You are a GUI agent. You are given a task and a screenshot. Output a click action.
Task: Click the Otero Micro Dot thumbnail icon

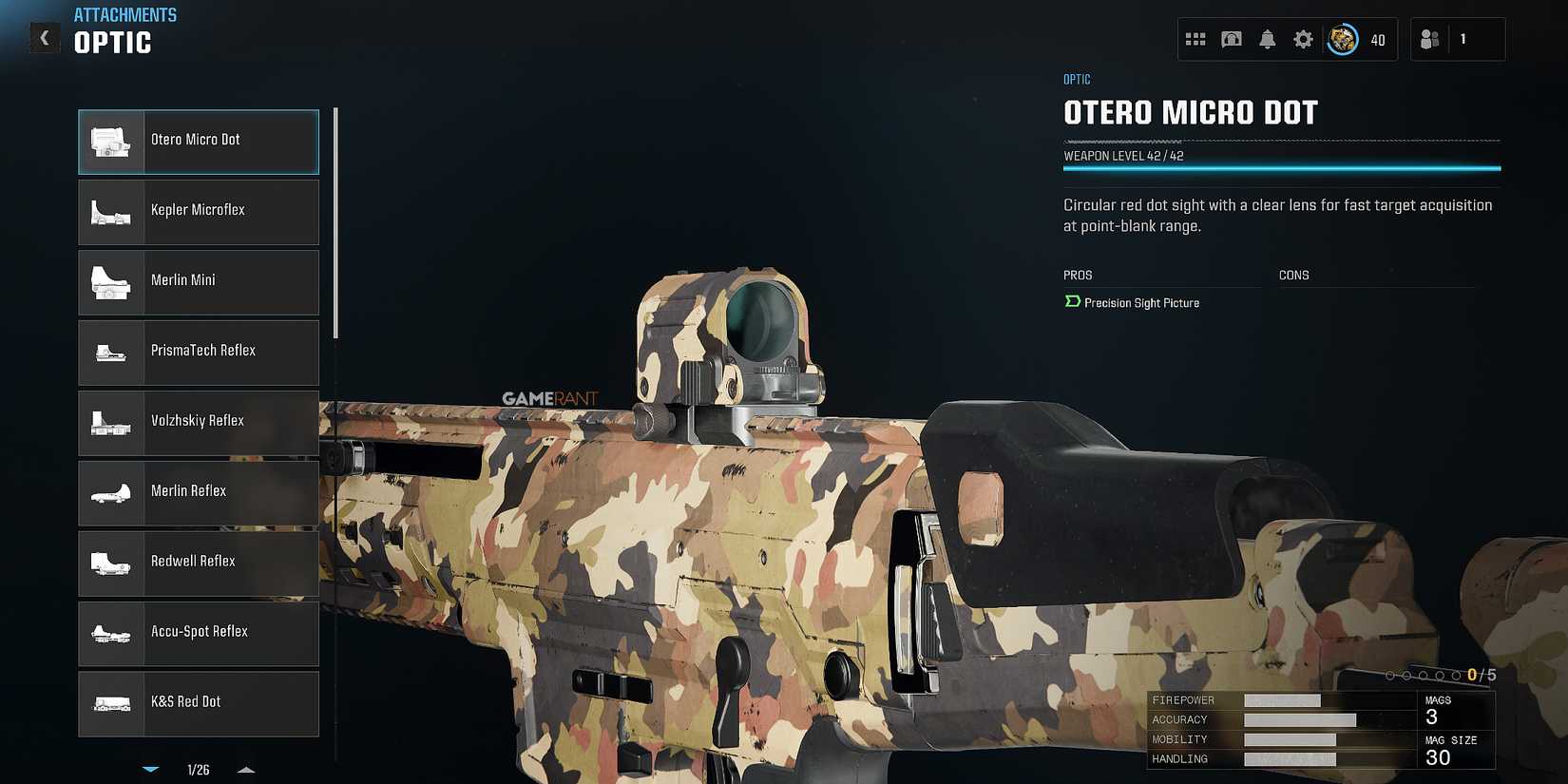coord(110,142)
